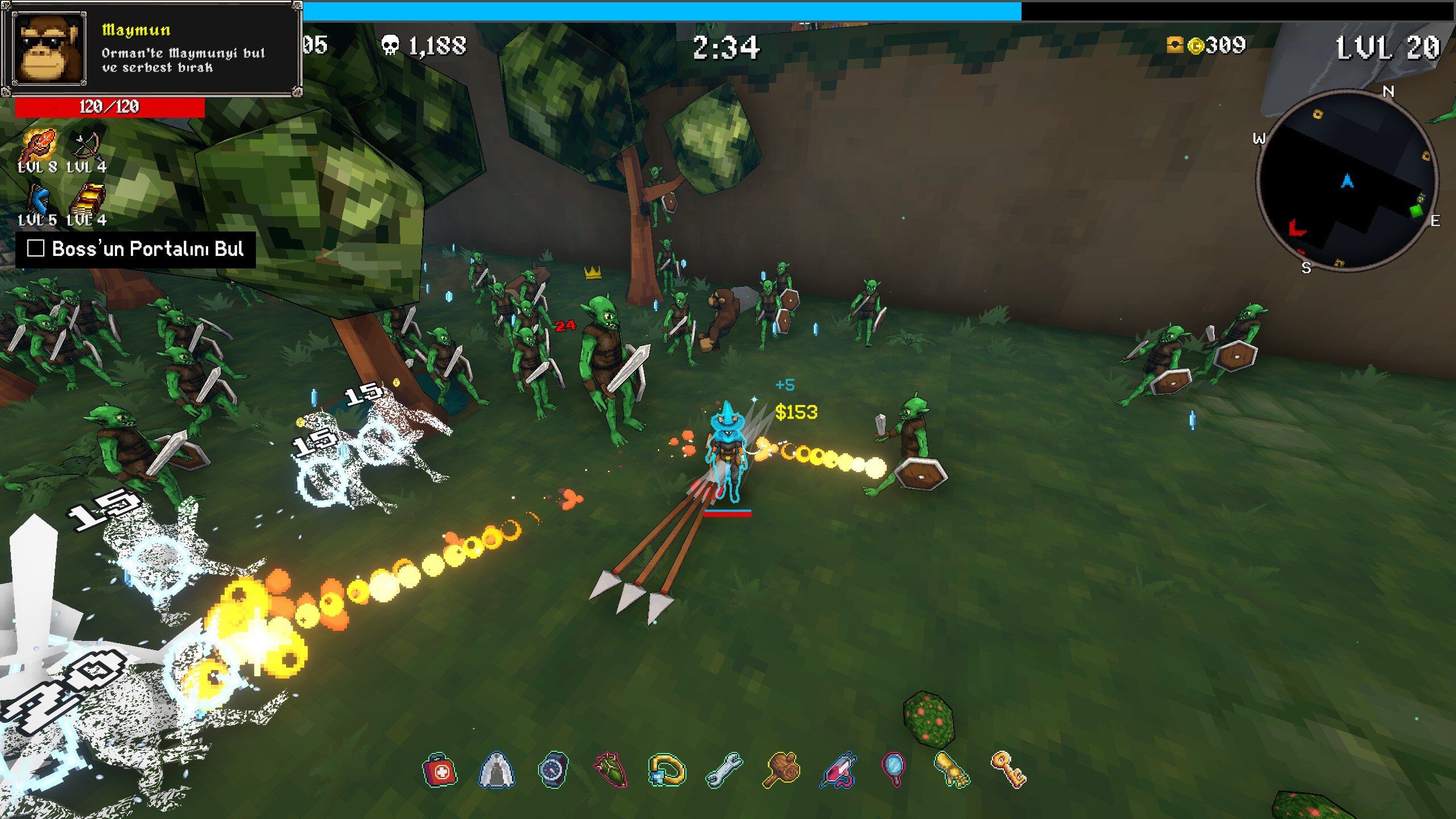The image size is (1456, 819).
Task: Open the circular compass minimap
Action: tap(1347, 181)
